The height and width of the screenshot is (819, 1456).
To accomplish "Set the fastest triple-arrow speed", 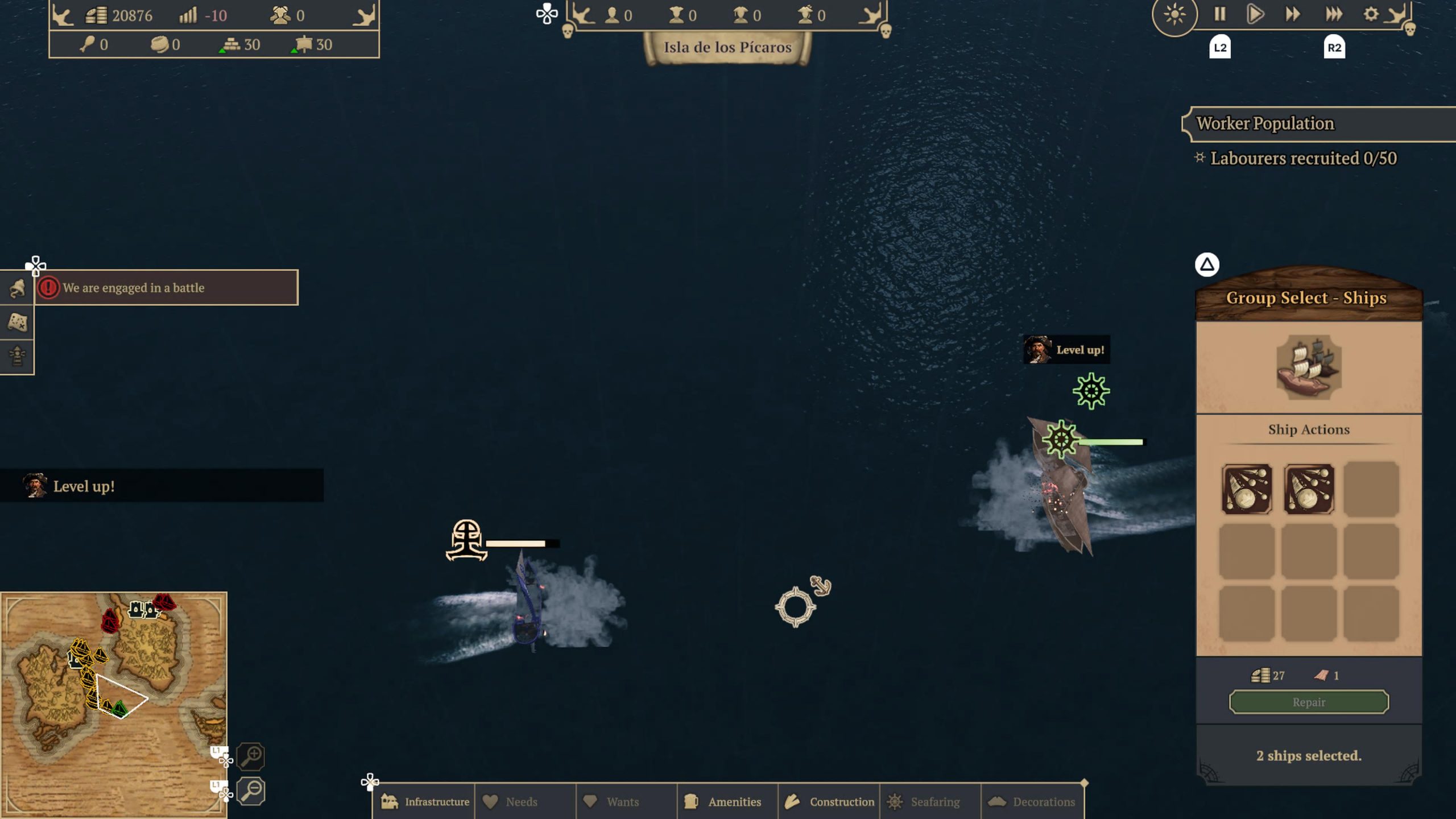I will (1334, 14).
